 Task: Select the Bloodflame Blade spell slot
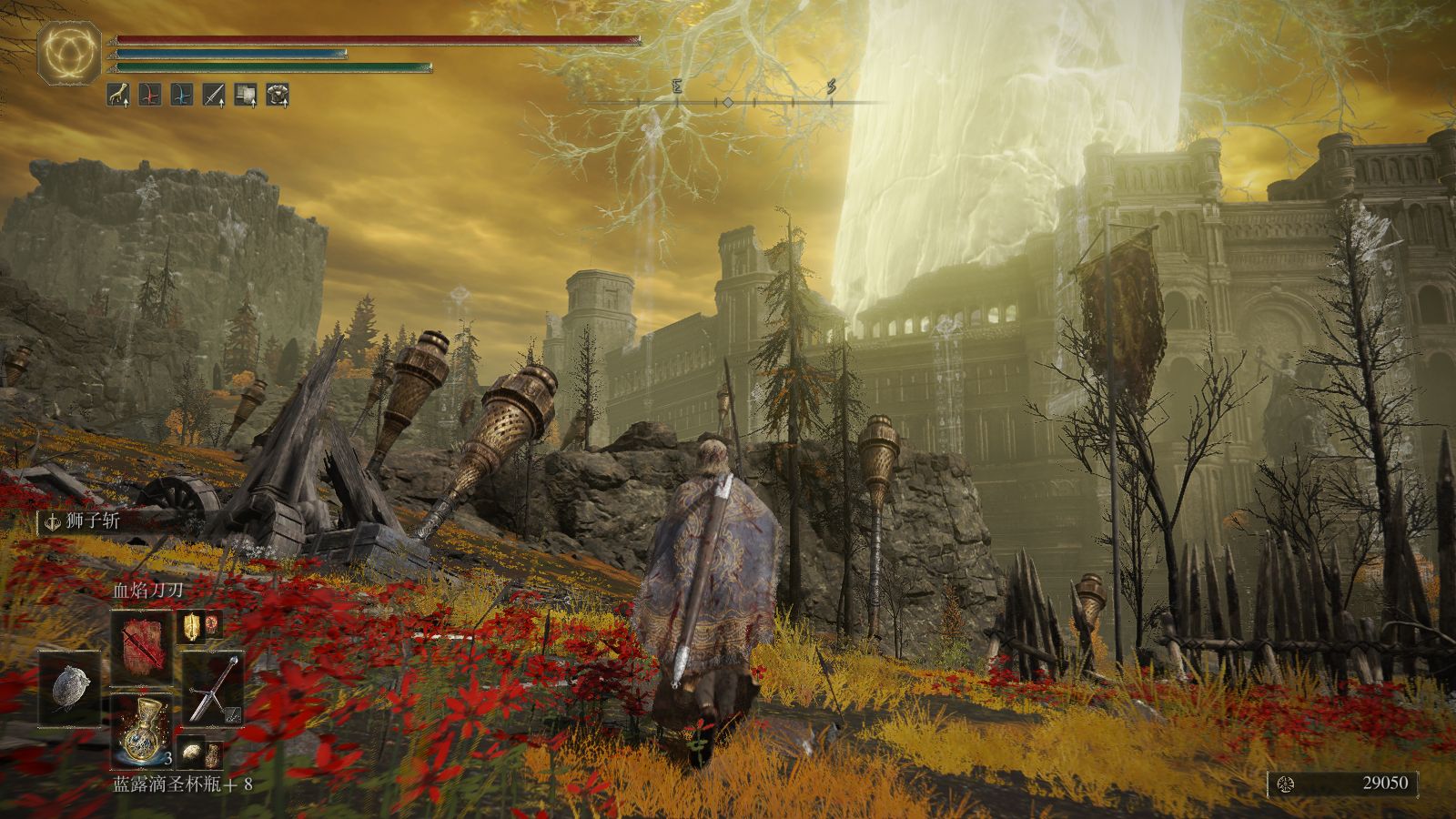pos(141,634)
